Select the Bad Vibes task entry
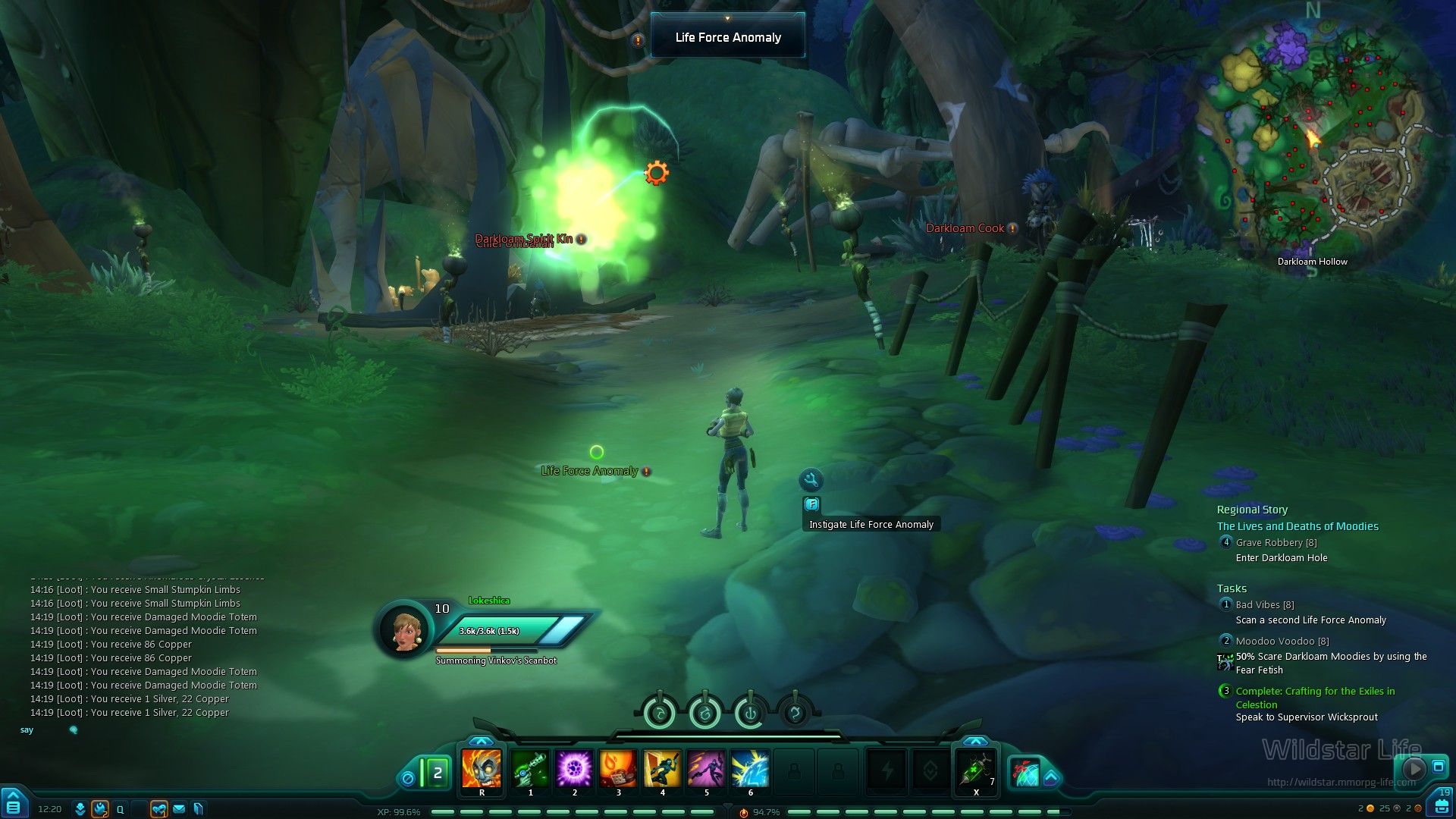1456x819 pixels. click(1264, 605)
